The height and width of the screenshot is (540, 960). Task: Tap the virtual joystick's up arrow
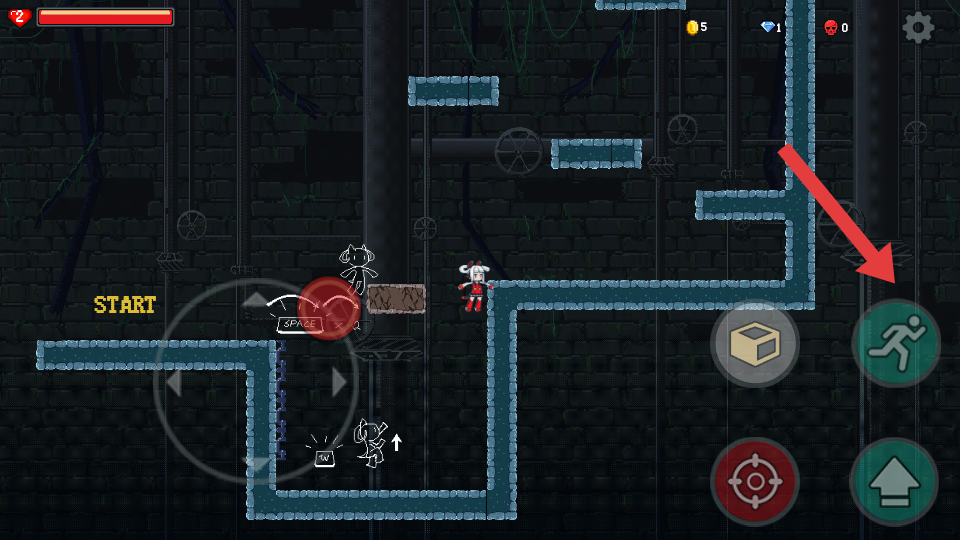pyautogui.click(x=256, y=299)
